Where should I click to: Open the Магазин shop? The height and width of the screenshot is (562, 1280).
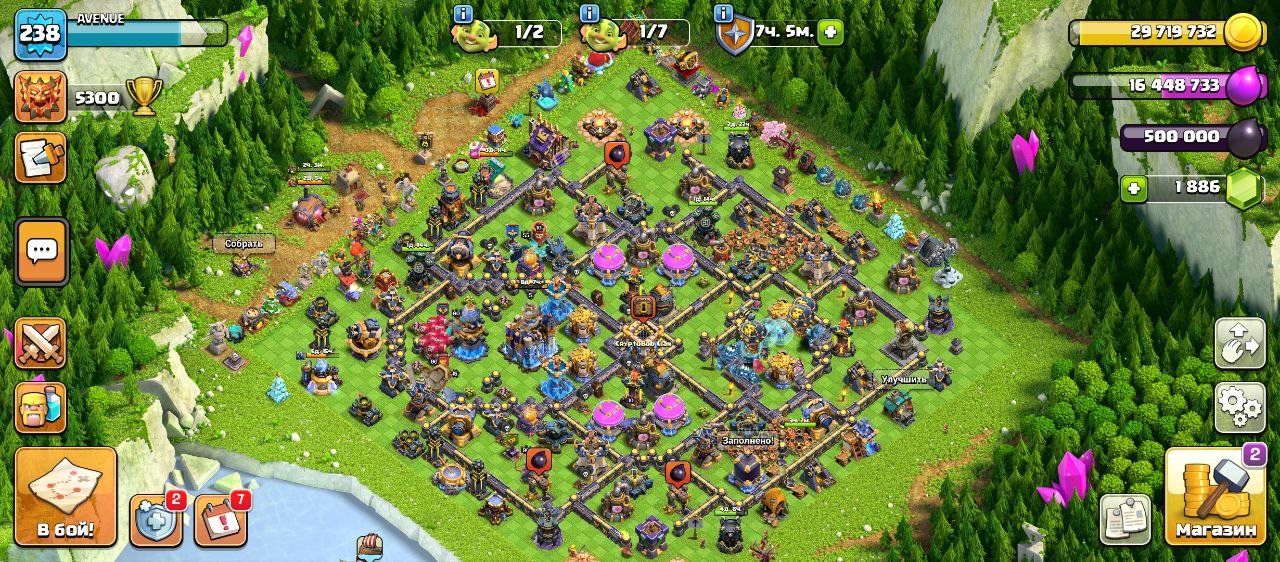(1215, 496)
